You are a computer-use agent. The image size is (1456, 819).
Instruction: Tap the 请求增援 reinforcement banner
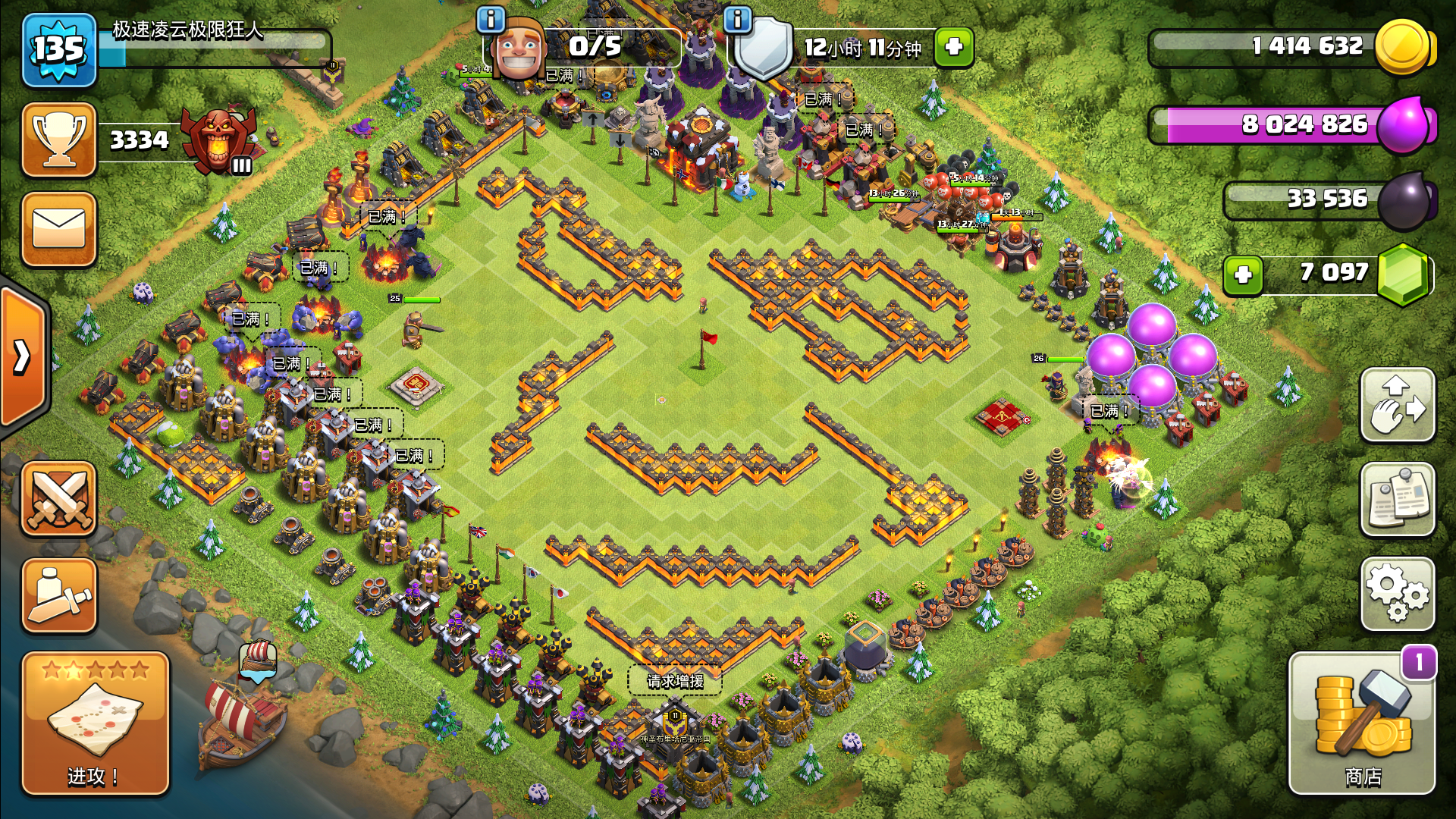[675, 680]
